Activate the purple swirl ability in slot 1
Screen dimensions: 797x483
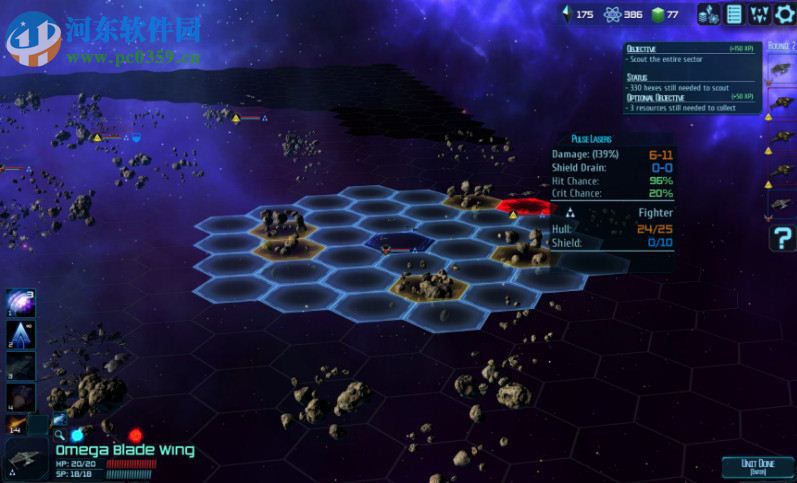pyautogui.click(x=21, y=304)
